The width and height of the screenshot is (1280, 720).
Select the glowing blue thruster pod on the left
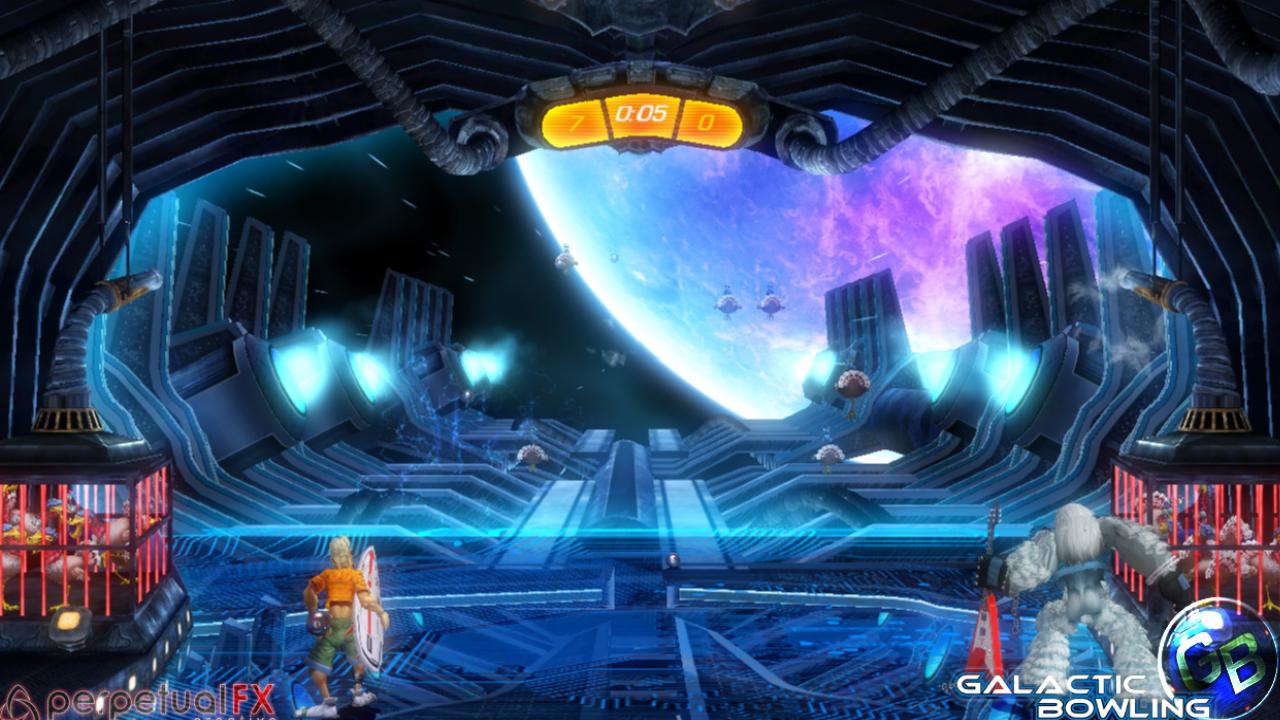tap(300, 375)
